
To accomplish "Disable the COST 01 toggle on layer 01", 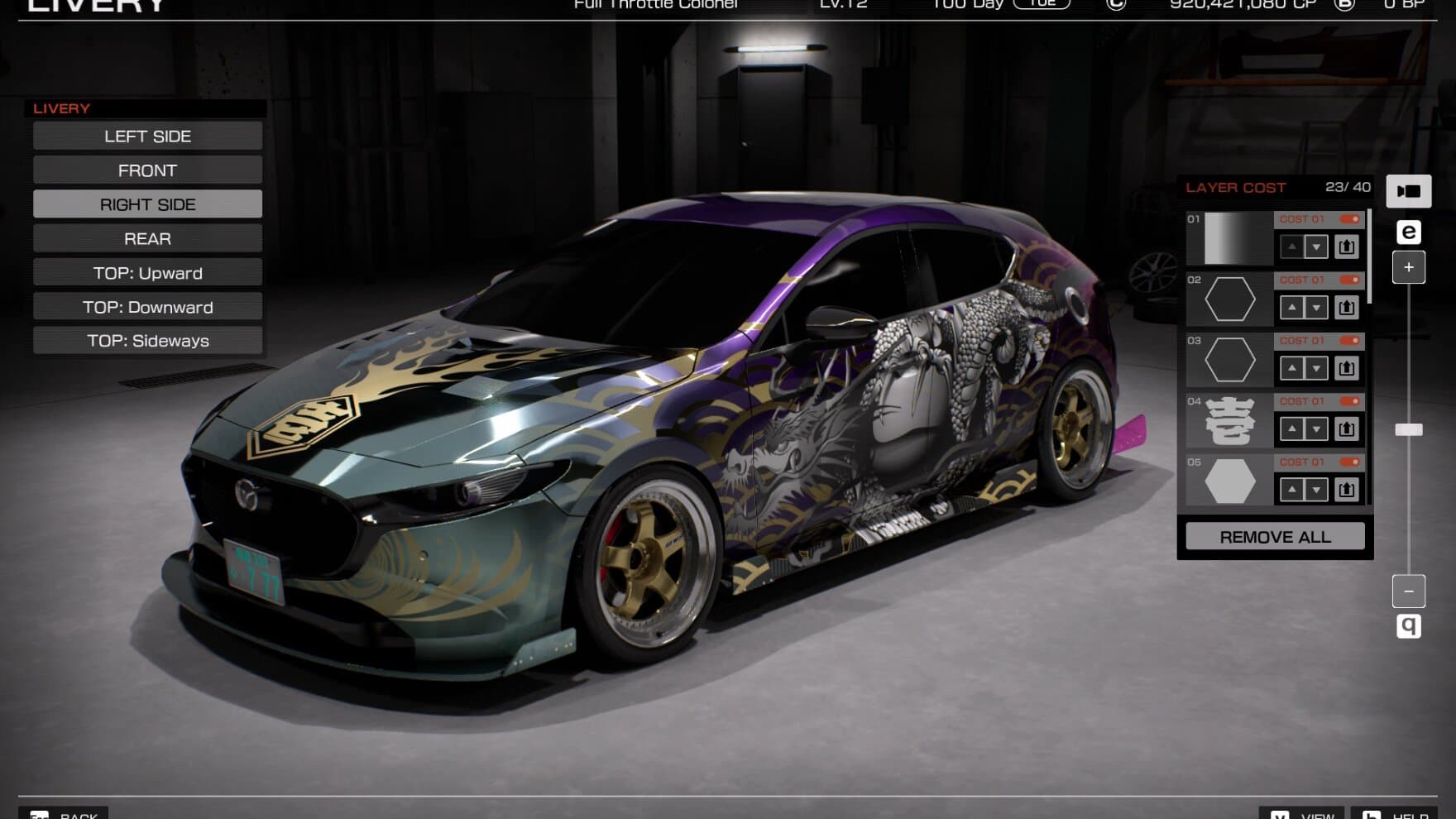I will (1348, 220).
